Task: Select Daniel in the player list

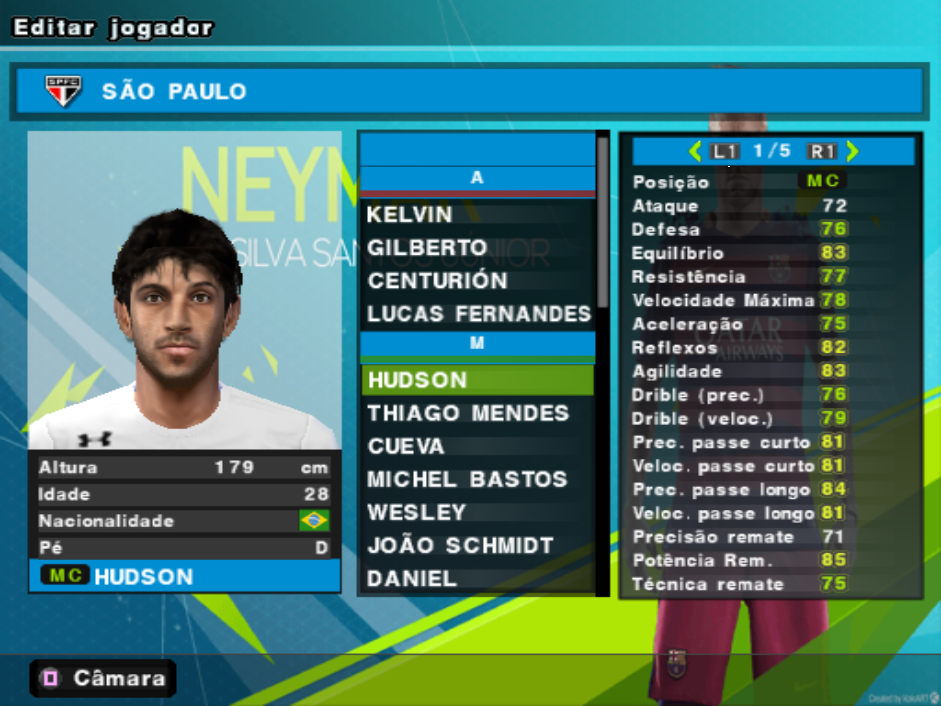Action: (x=412, y=578)
